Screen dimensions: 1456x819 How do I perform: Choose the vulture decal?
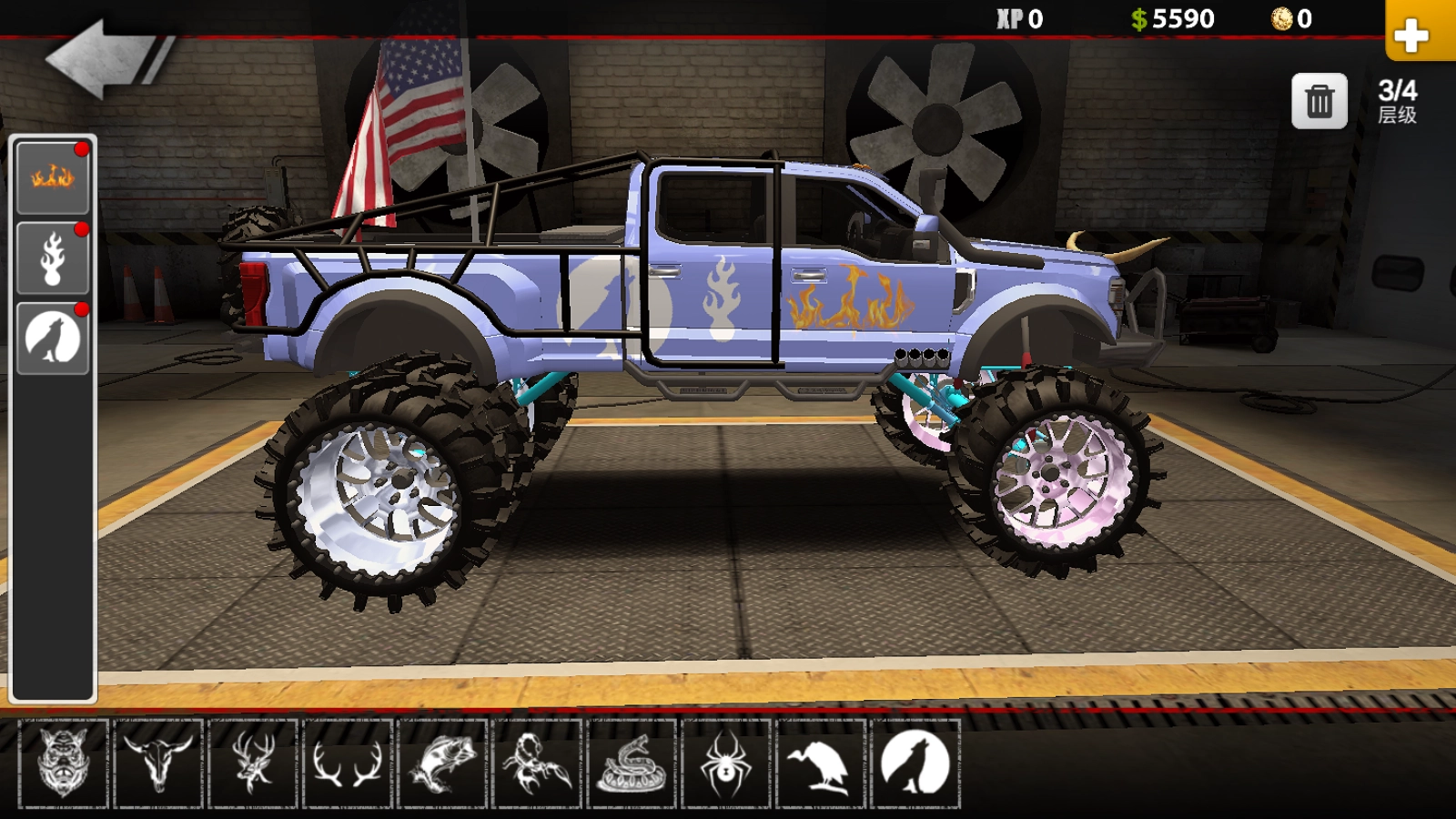(x=821, y=763)
